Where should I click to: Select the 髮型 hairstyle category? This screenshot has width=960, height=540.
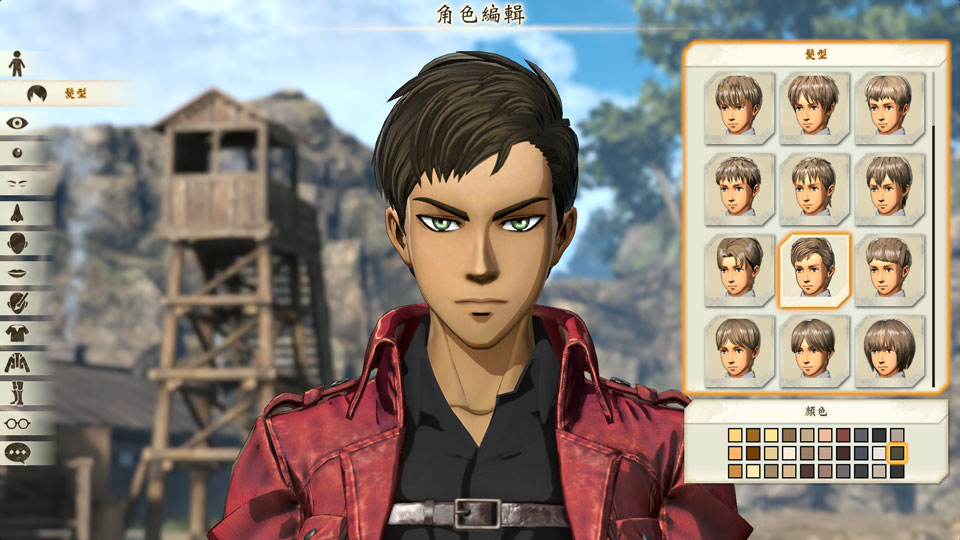click(x=38, y=93)
